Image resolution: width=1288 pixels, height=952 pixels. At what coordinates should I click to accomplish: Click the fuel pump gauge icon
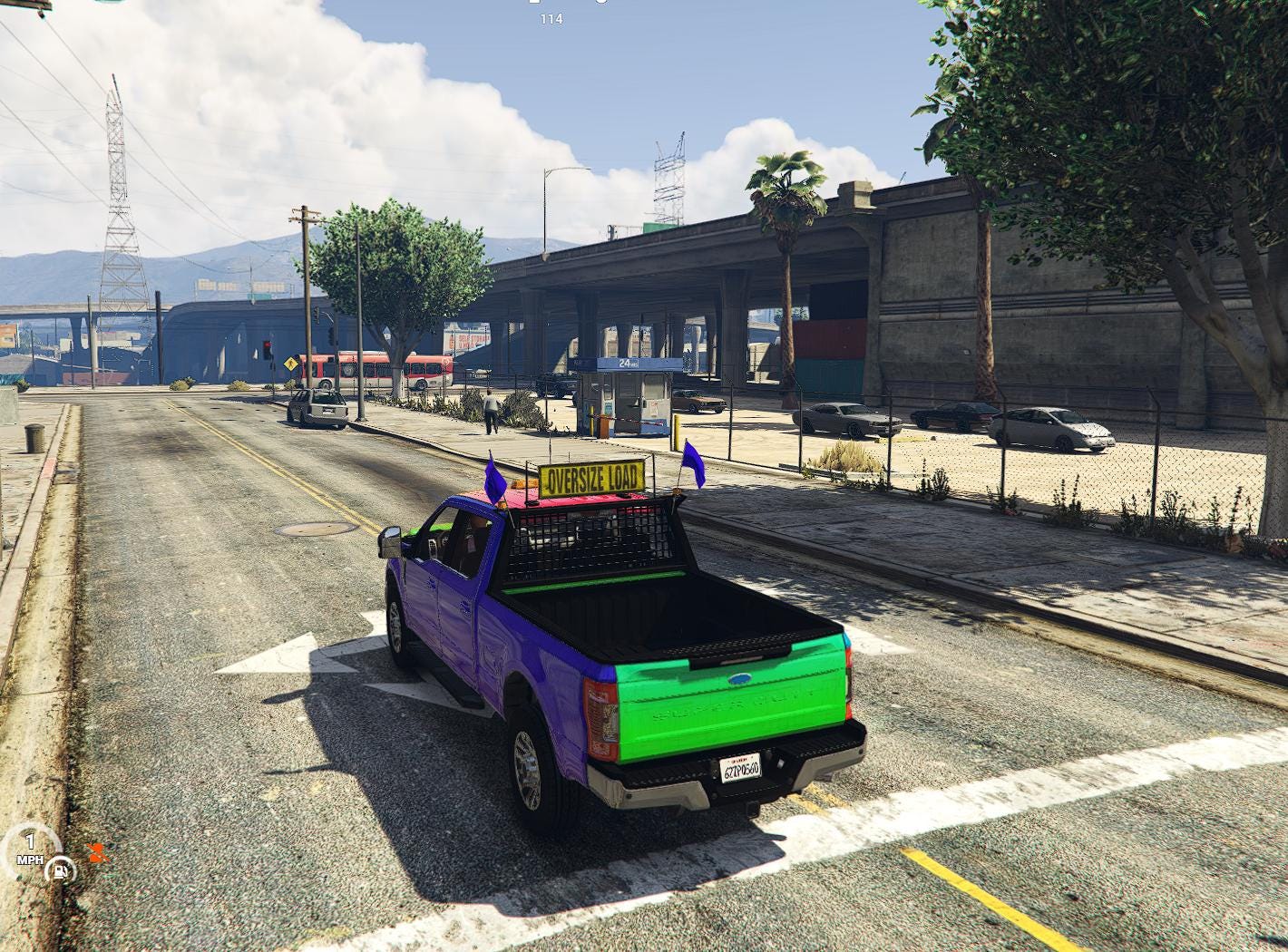point(60,871)
